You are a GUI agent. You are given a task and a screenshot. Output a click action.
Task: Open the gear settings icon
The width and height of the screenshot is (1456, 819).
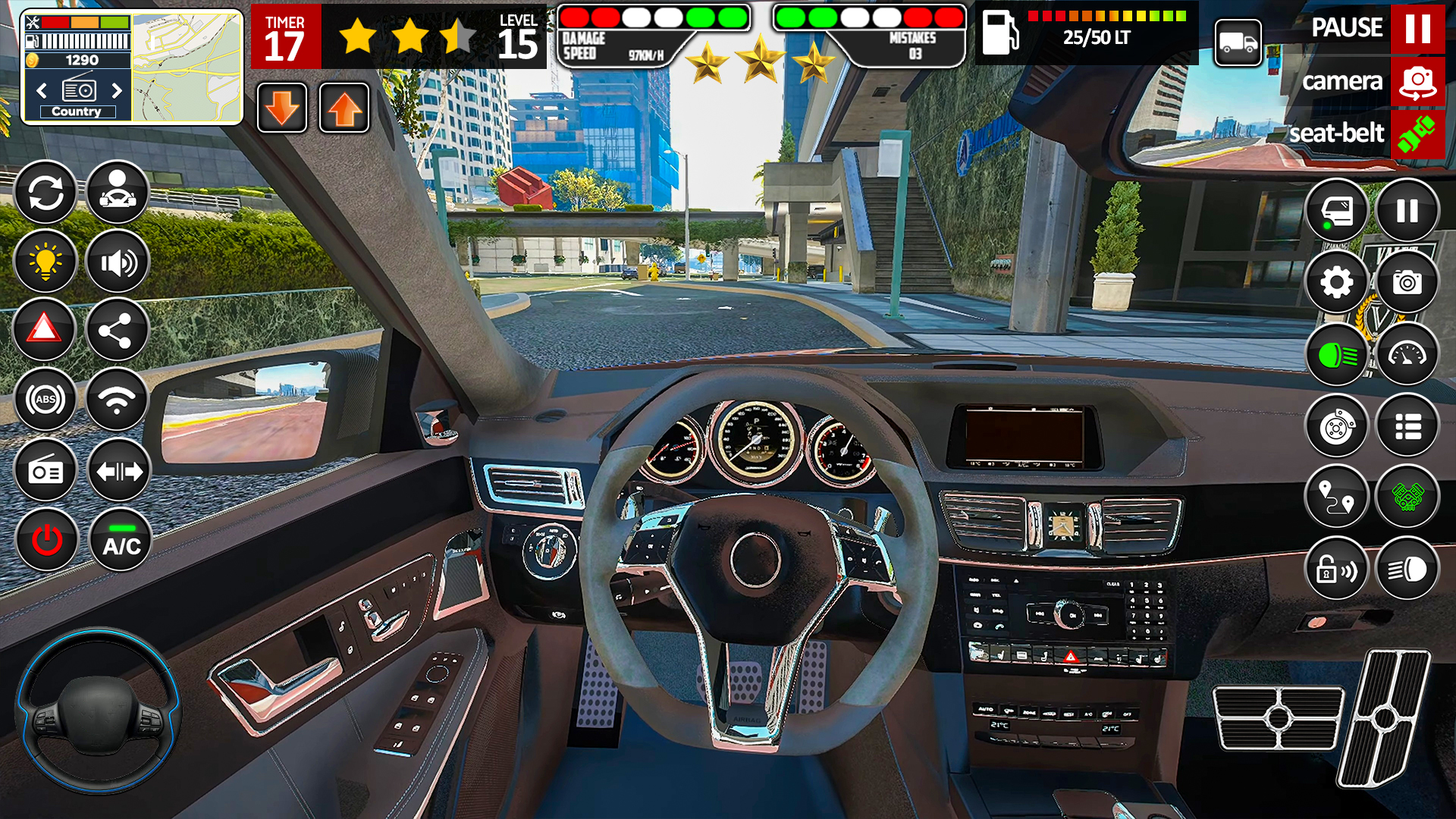point(1336,283)
